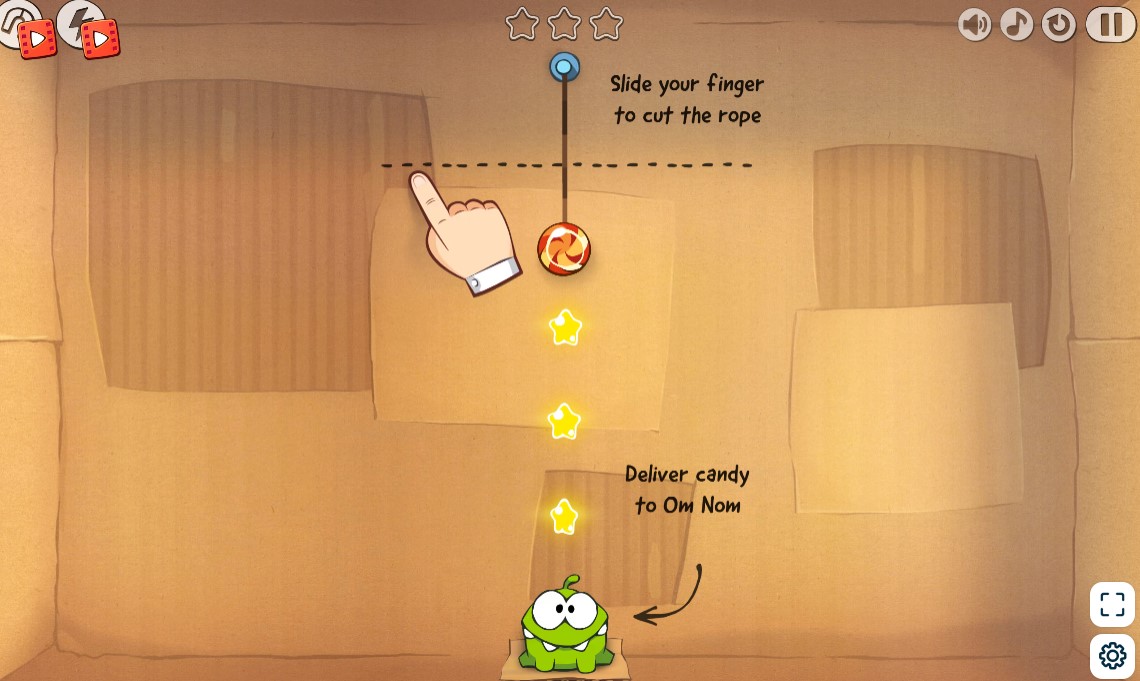Enter fullscreen mode

(1112, 604)
